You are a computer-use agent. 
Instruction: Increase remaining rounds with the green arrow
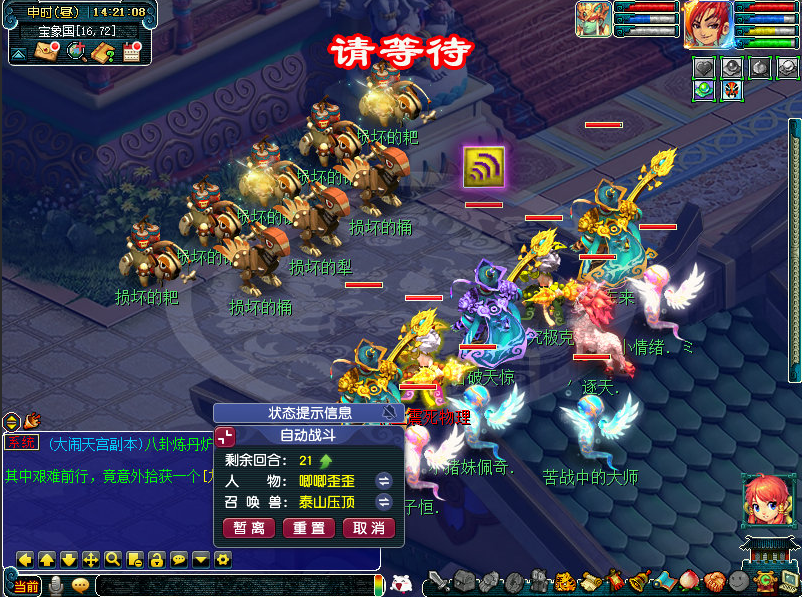pyautogui.click(x=326, y=461)
